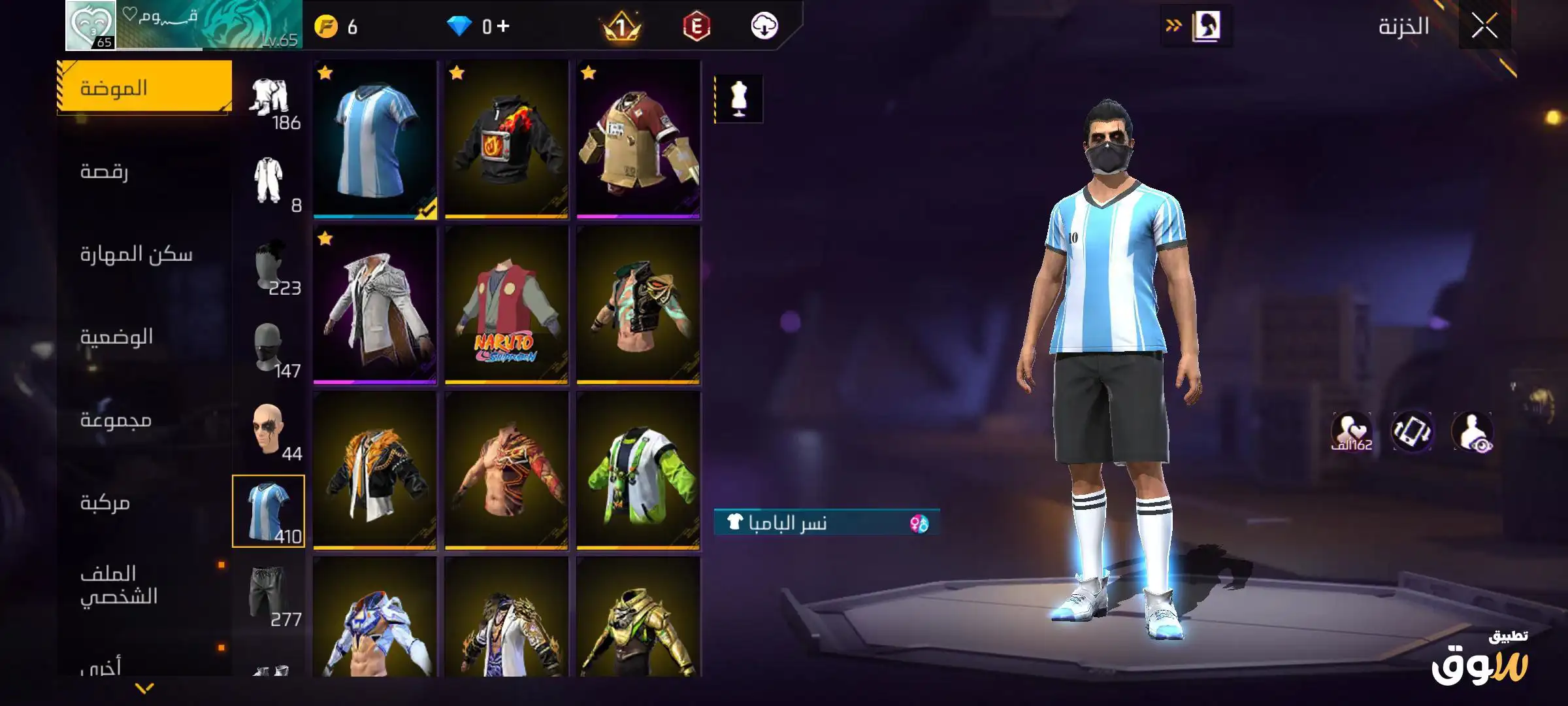The image size is (1568, 706).
Task: Select the shorts category showing 277
Action: 269,596
